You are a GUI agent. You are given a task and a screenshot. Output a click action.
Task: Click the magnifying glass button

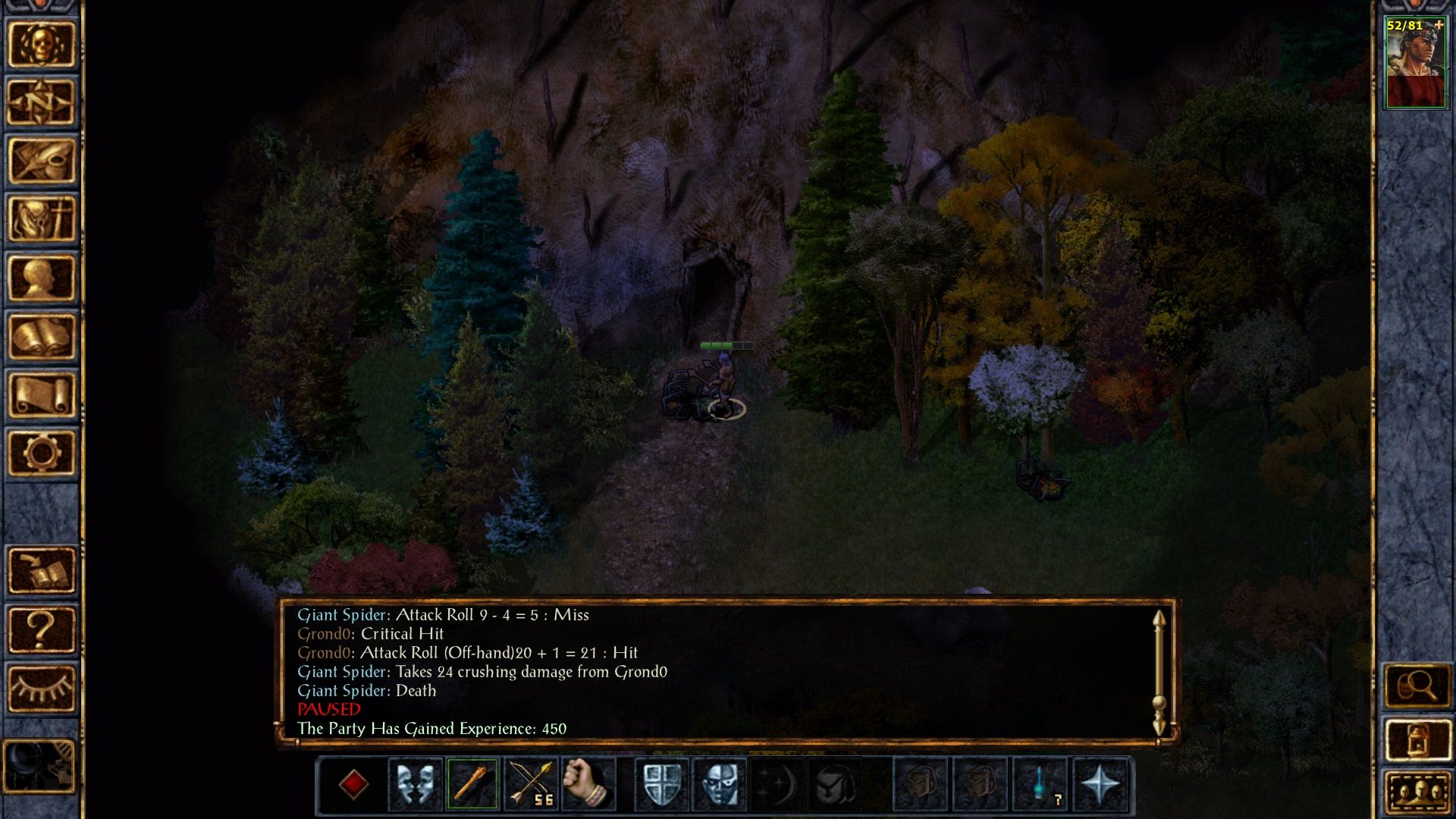[x=1417, y=687]
